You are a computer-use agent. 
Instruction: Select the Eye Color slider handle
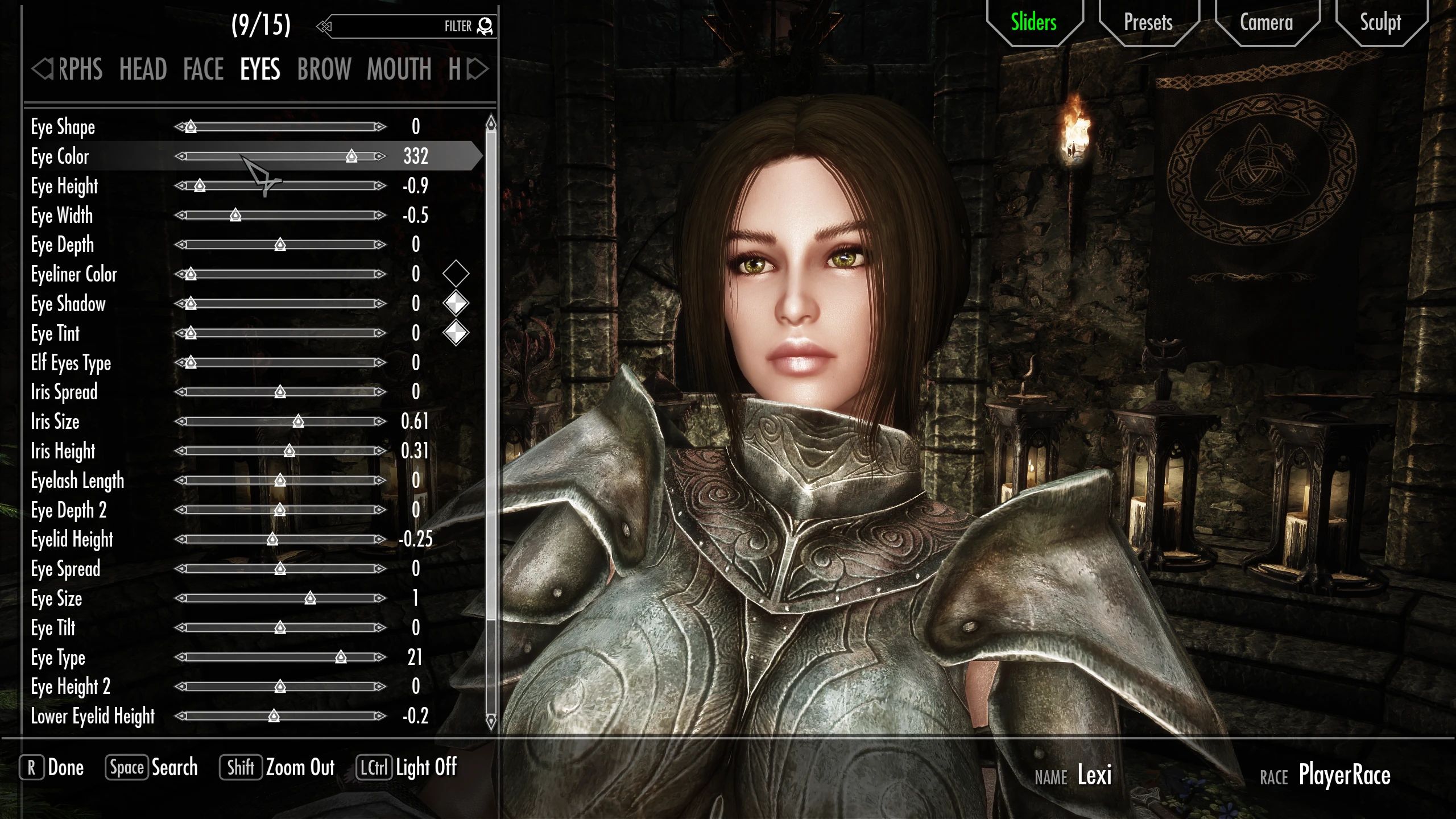tap(351, 156)
